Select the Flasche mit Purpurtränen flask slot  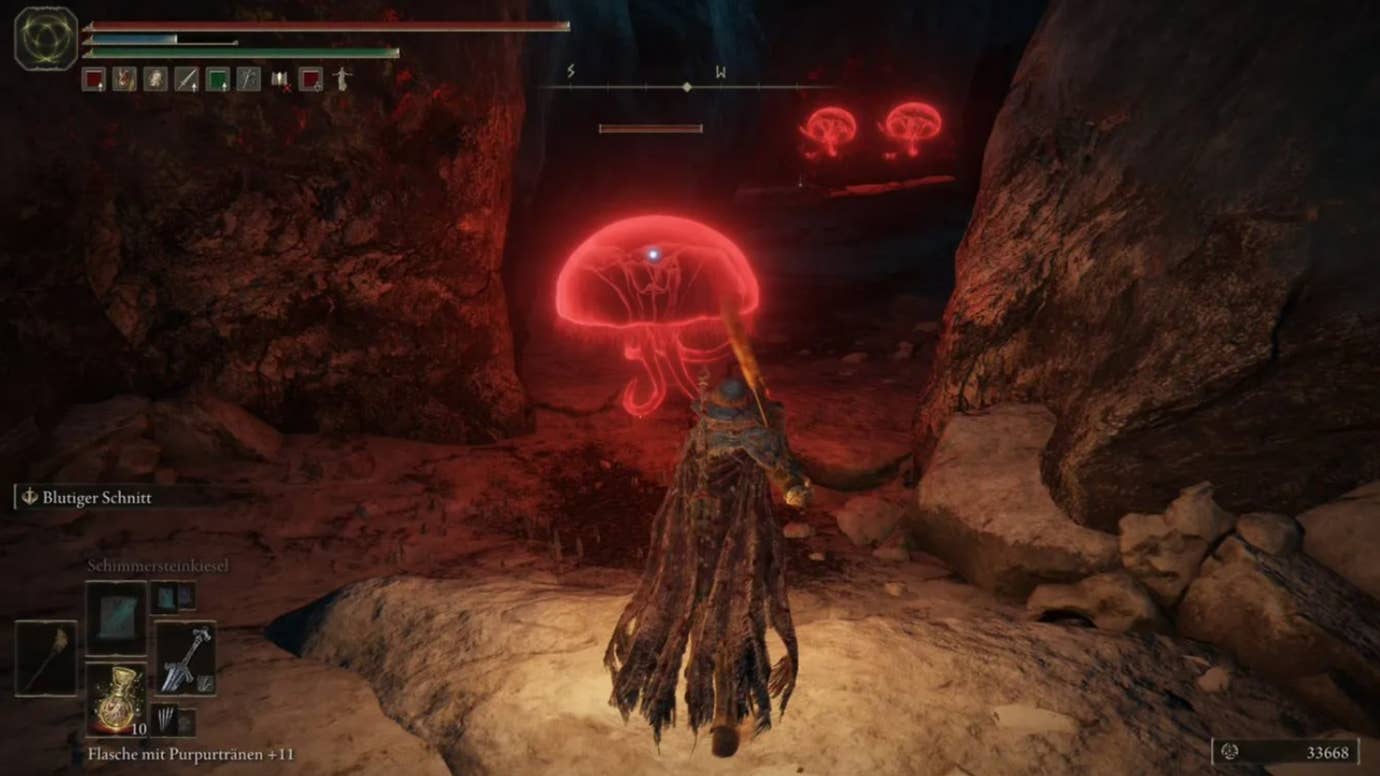(x=116, y=696)
